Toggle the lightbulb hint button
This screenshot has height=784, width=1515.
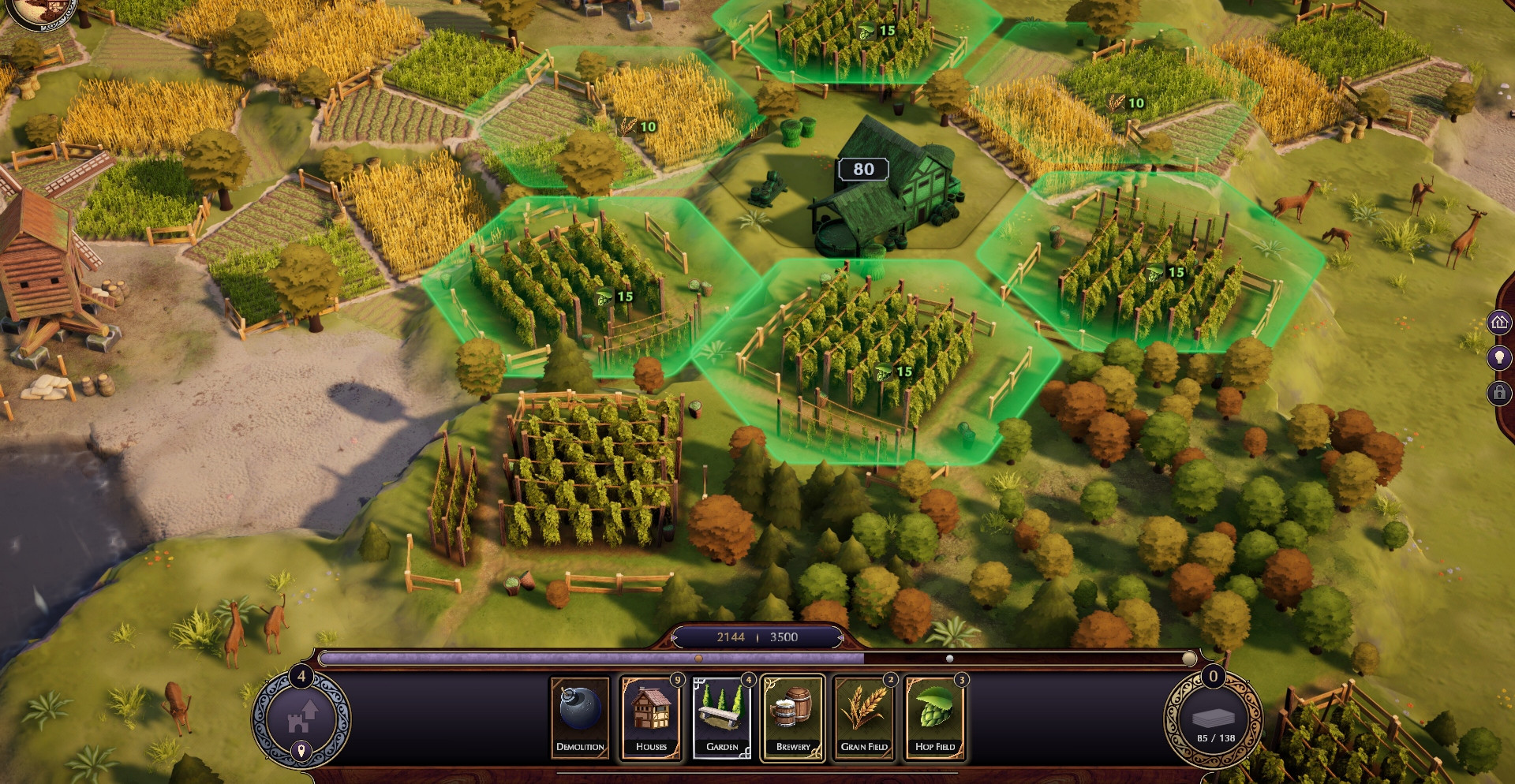click(x=1499, y=357)
